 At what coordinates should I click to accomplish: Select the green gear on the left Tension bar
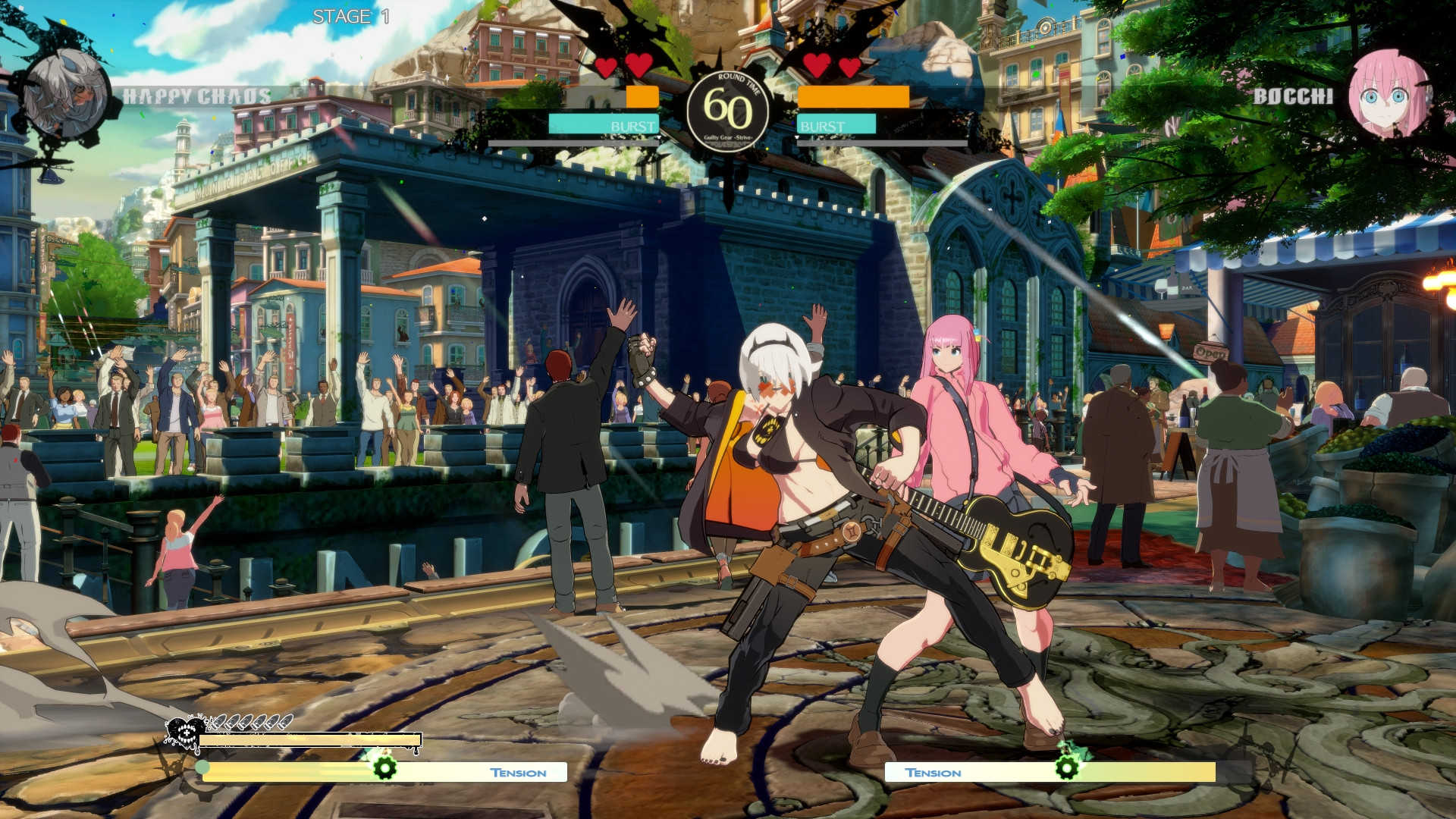point(384,768)
